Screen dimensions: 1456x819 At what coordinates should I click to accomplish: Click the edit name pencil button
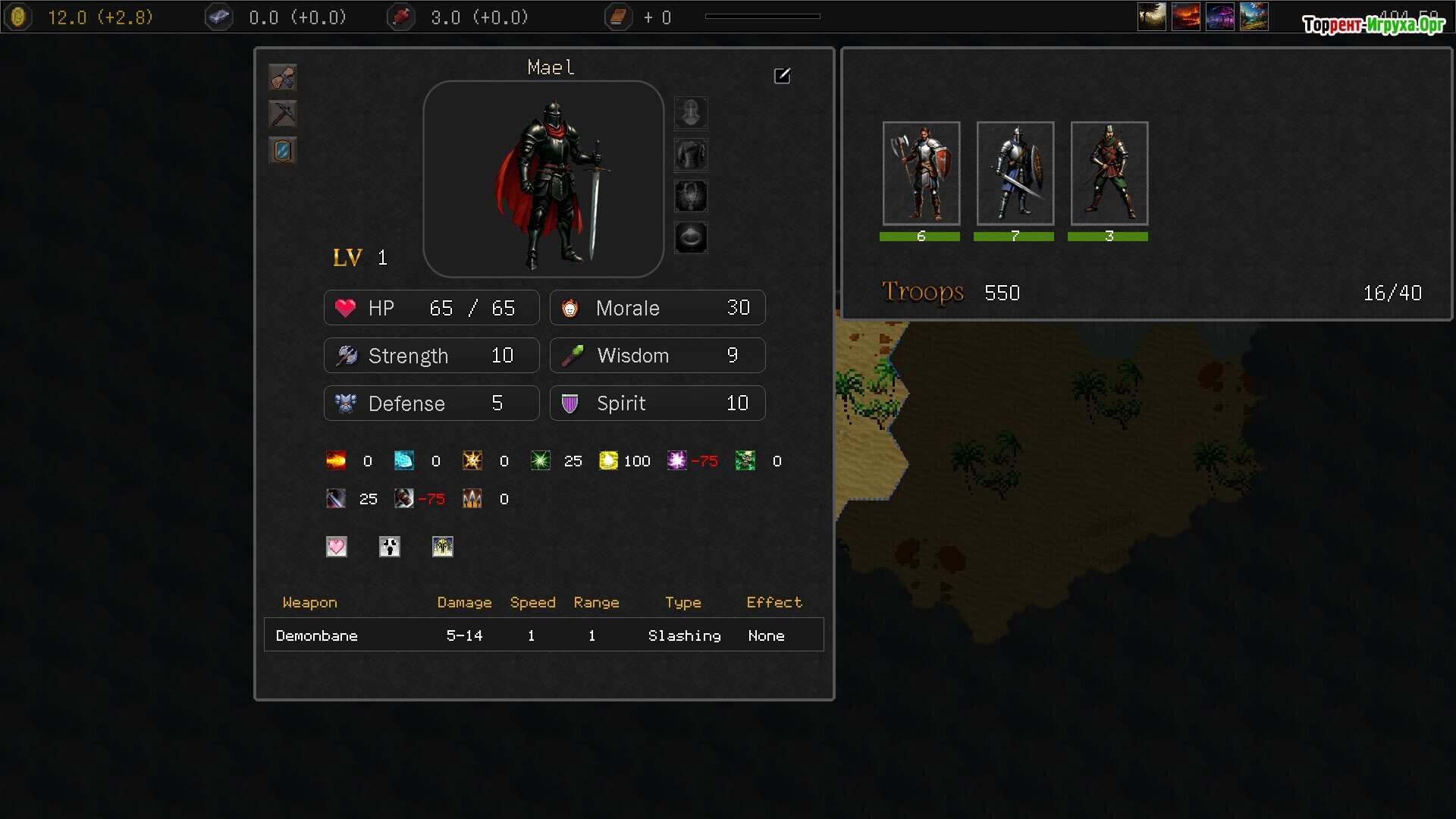tap(782, 76)
